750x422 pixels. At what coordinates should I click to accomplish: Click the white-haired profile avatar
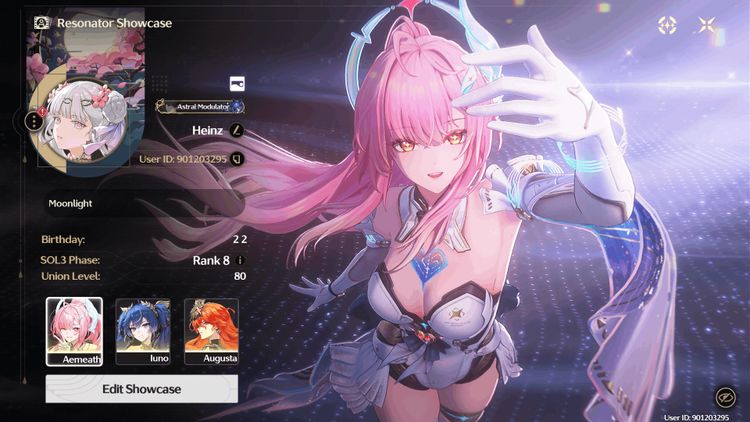78,124
